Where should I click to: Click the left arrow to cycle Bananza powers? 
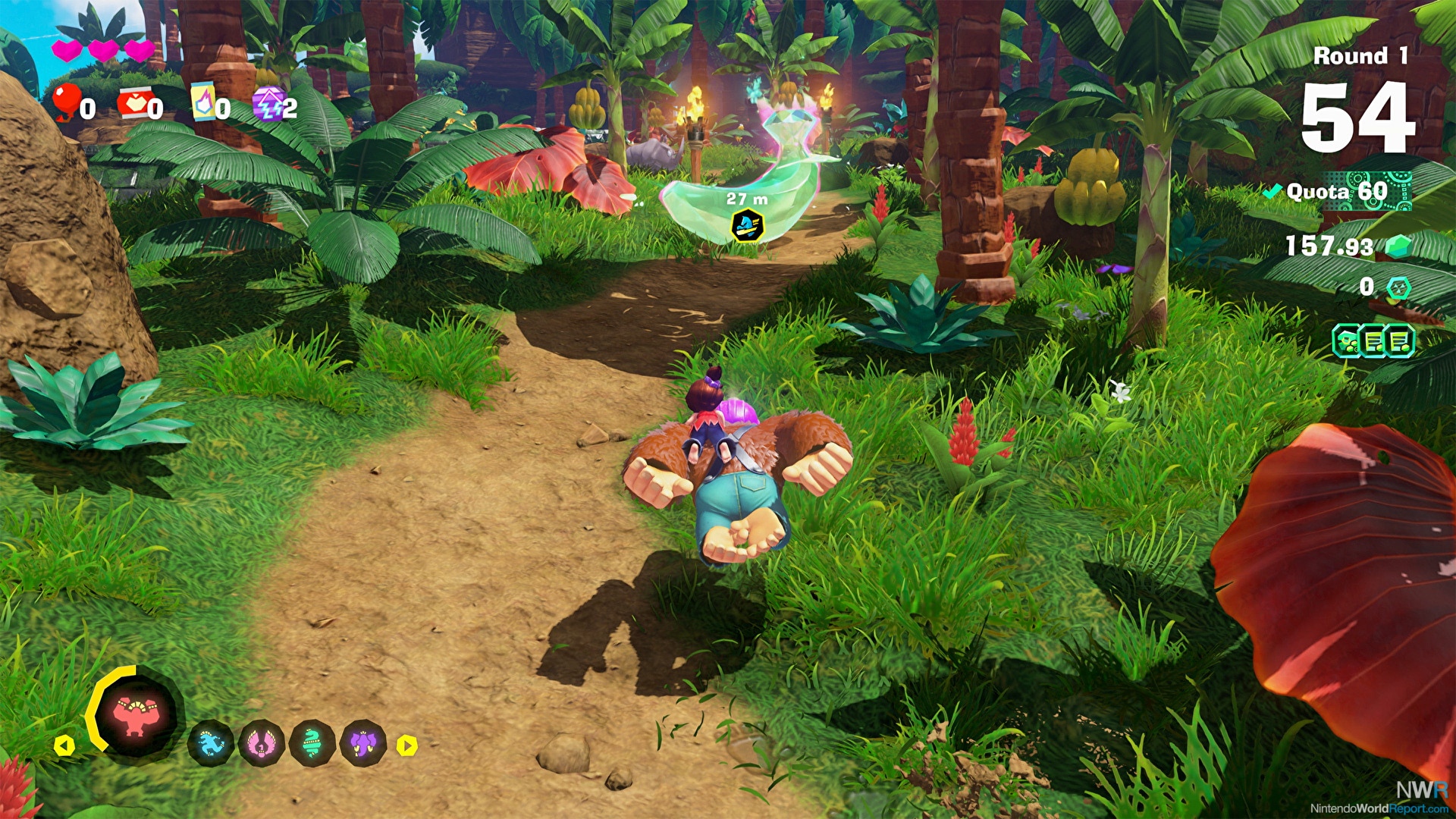click(64, 746)
